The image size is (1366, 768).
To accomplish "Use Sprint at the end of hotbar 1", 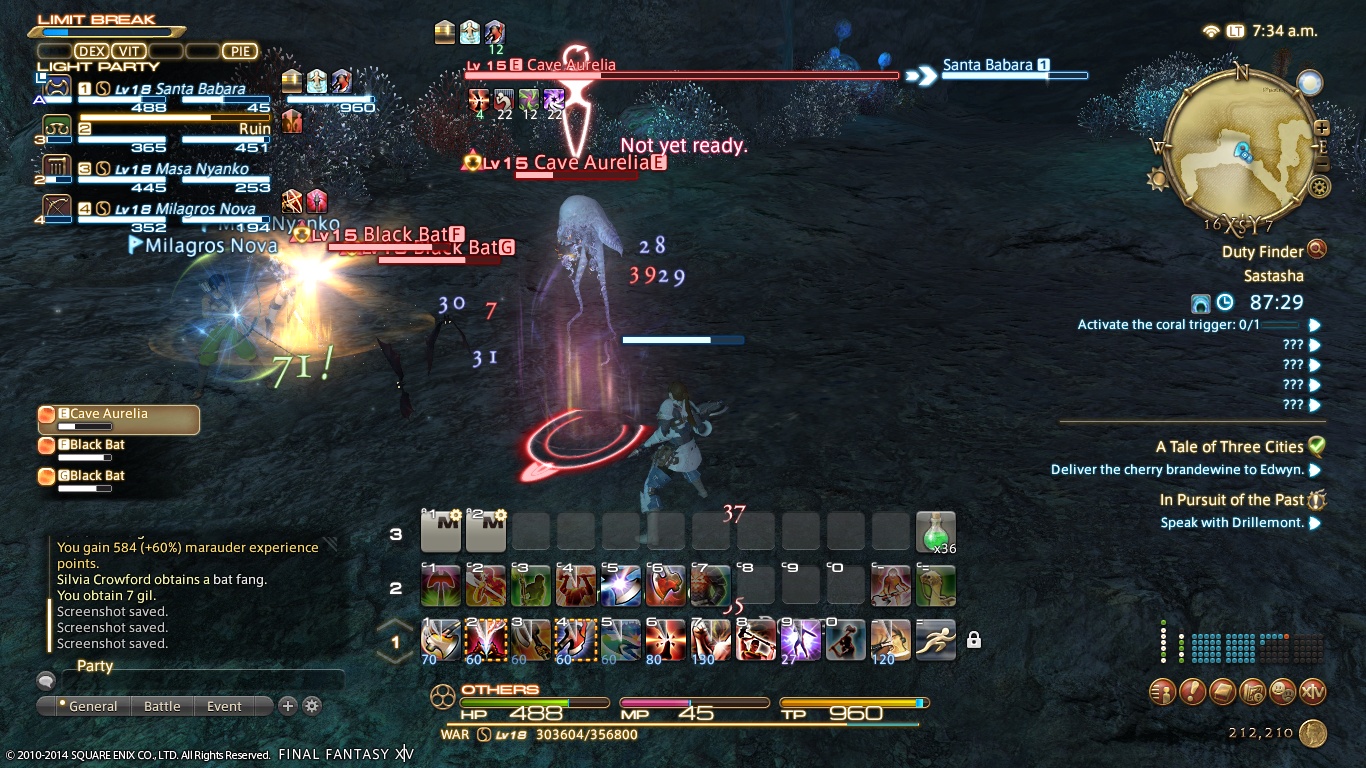I will point(935,640).
